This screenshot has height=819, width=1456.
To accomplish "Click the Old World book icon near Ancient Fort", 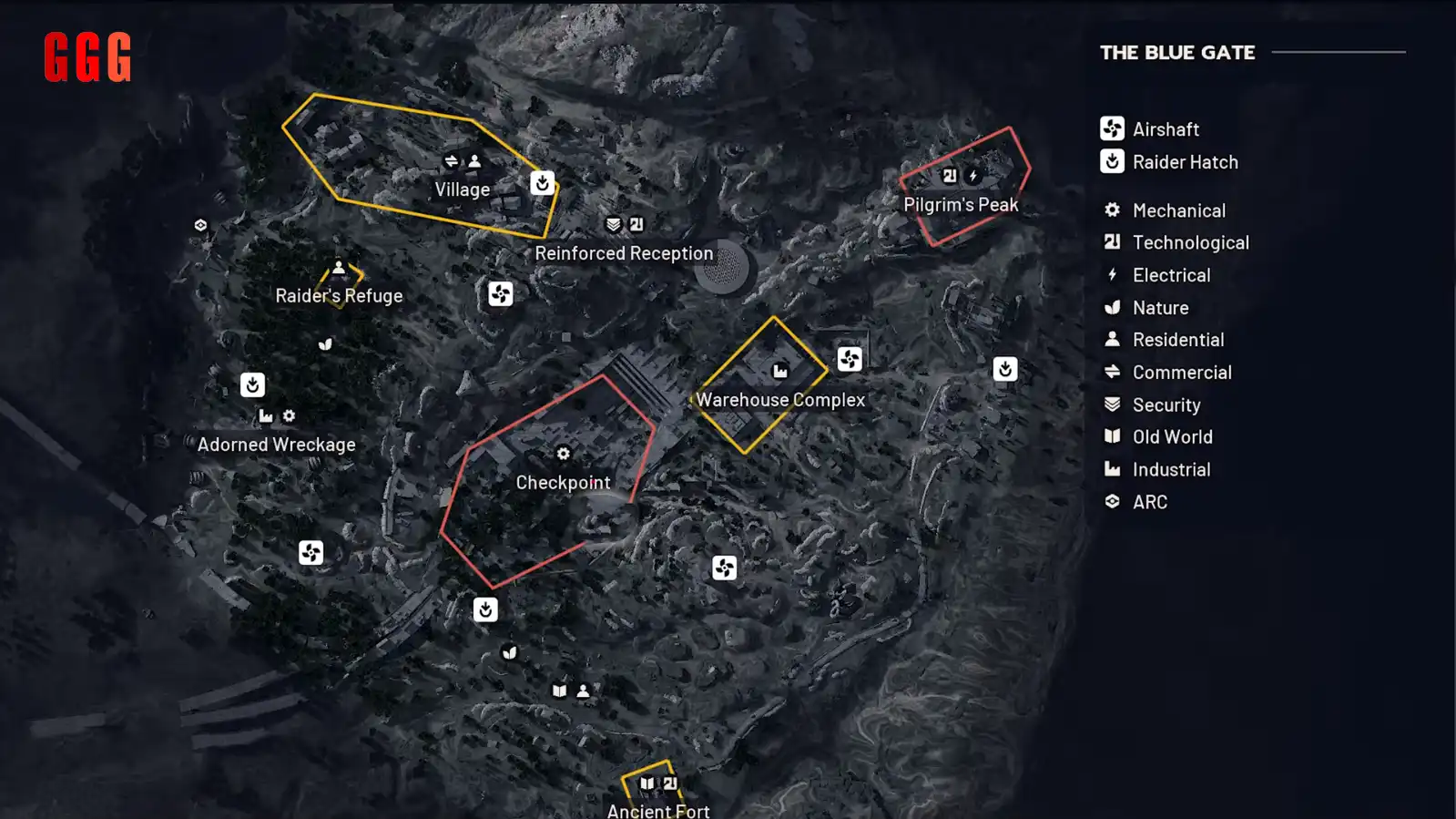I will pos(647,782).
